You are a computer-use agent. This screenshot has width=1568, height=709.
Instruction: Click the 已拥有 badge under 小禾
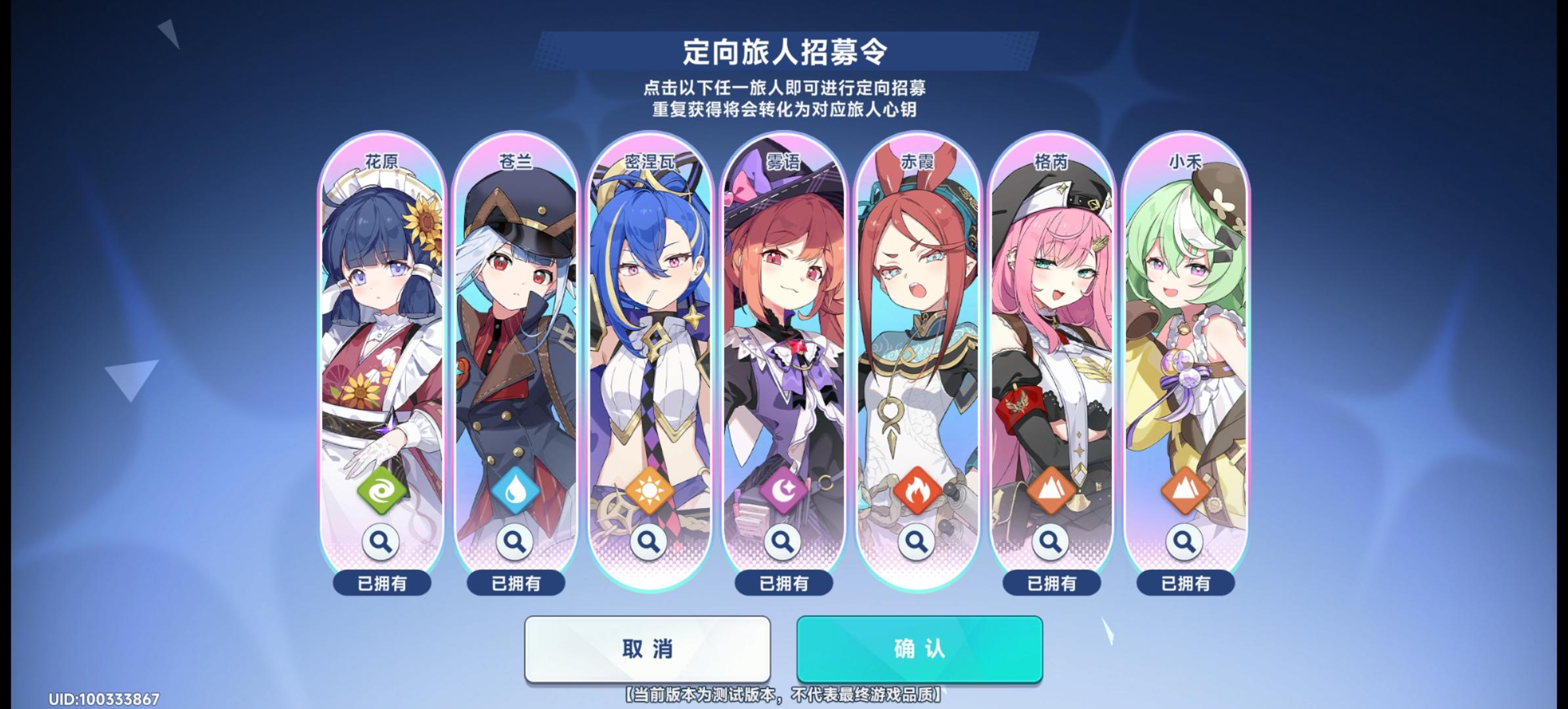pyautogui.click(x=1185, y=583)
